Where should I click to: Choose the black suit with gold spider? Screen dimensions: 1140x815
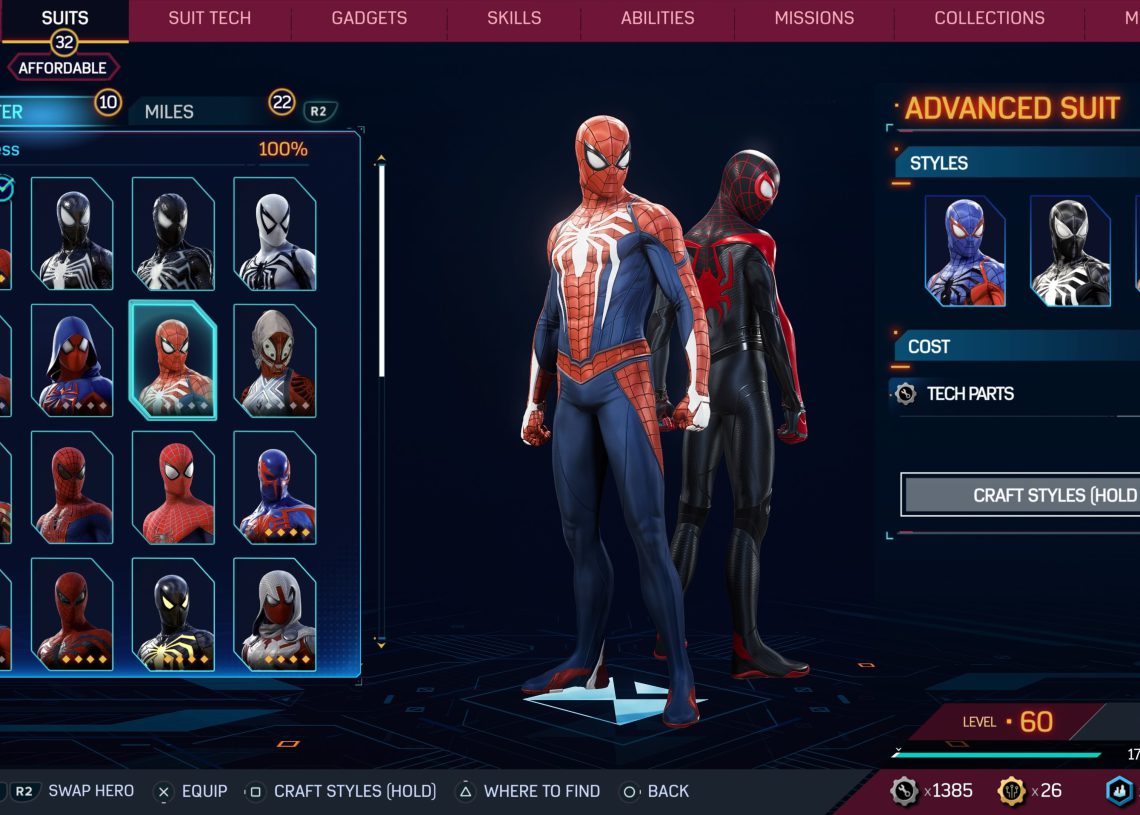tap(173, 613)
